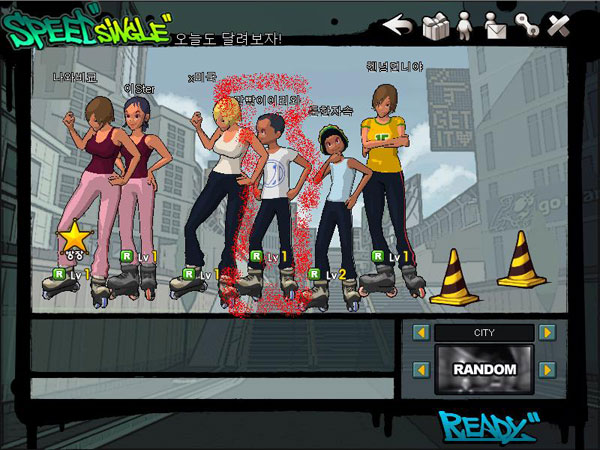
Task: Go back using the arrow icon
Action: click(x=399, y=24)
